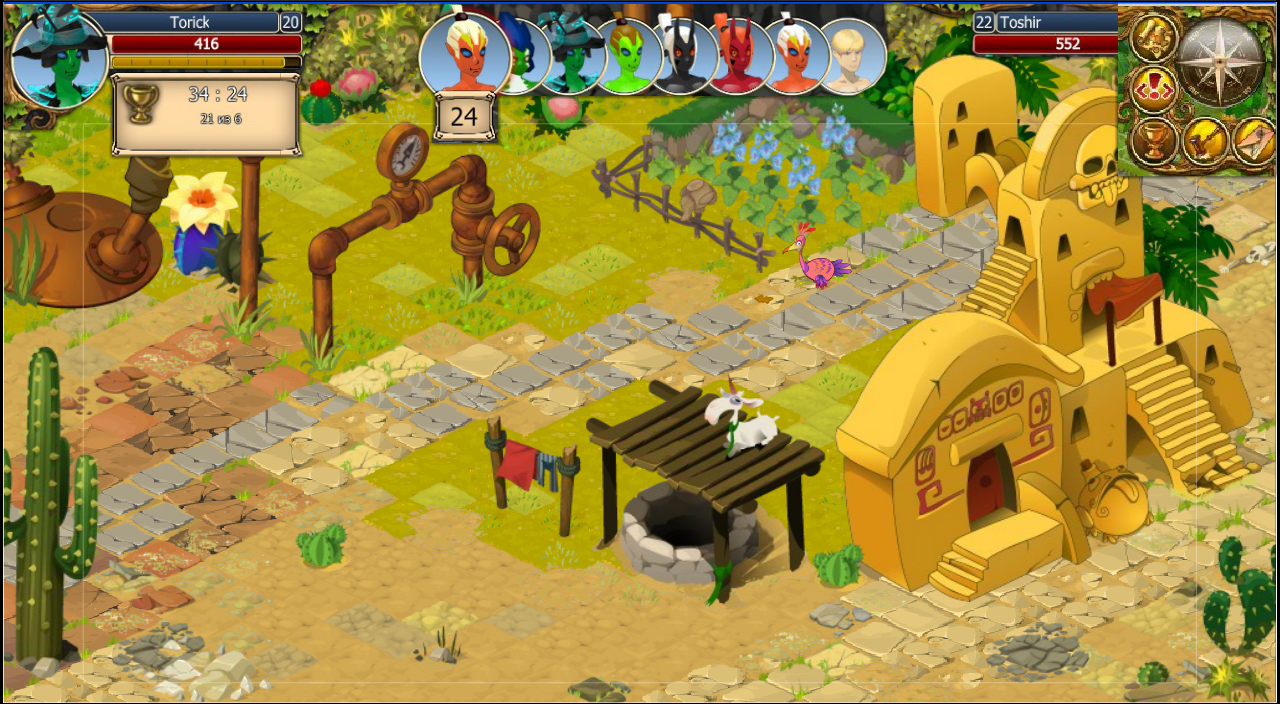Choose the green witch-hat portrait in turn queue
The height and width of the screenshot is (704, 1280).
coord(573,55)
